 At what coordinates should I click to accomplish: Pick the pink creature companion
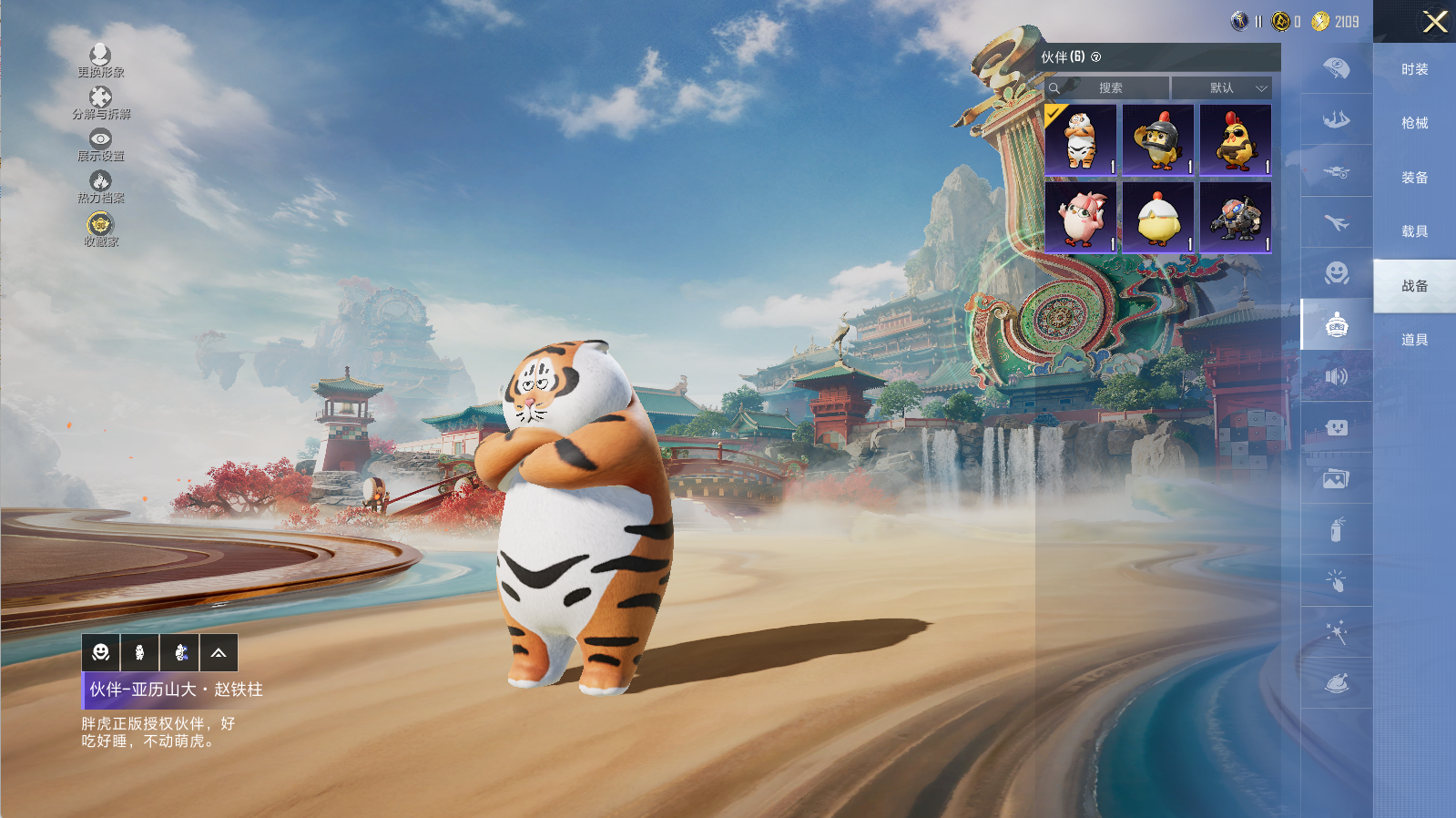point(1081,217)
